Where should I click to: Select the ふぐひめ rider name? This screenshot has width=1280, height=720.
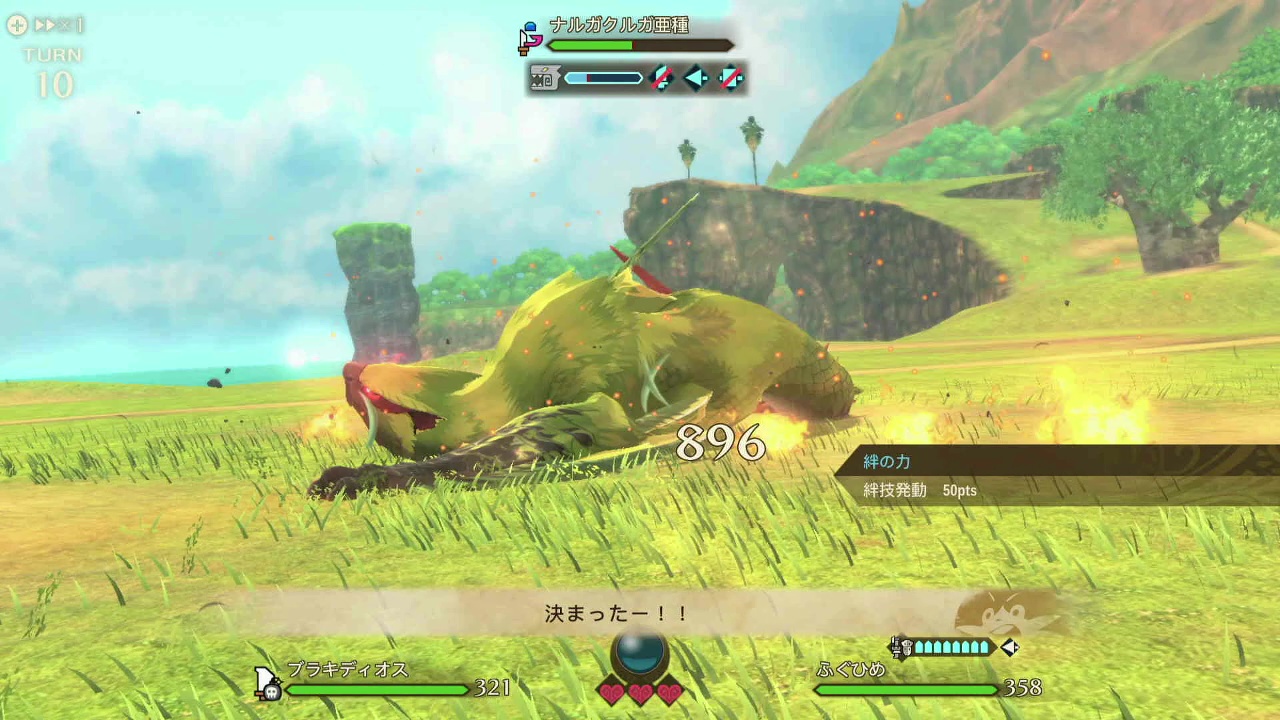point(851,669)
